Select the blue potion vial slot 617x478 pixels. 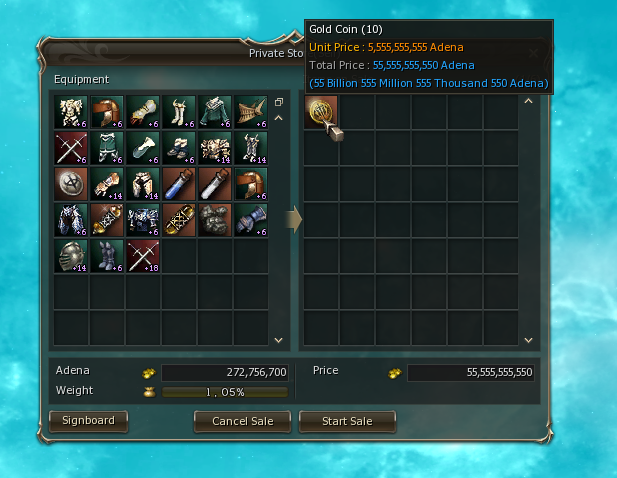179,184
